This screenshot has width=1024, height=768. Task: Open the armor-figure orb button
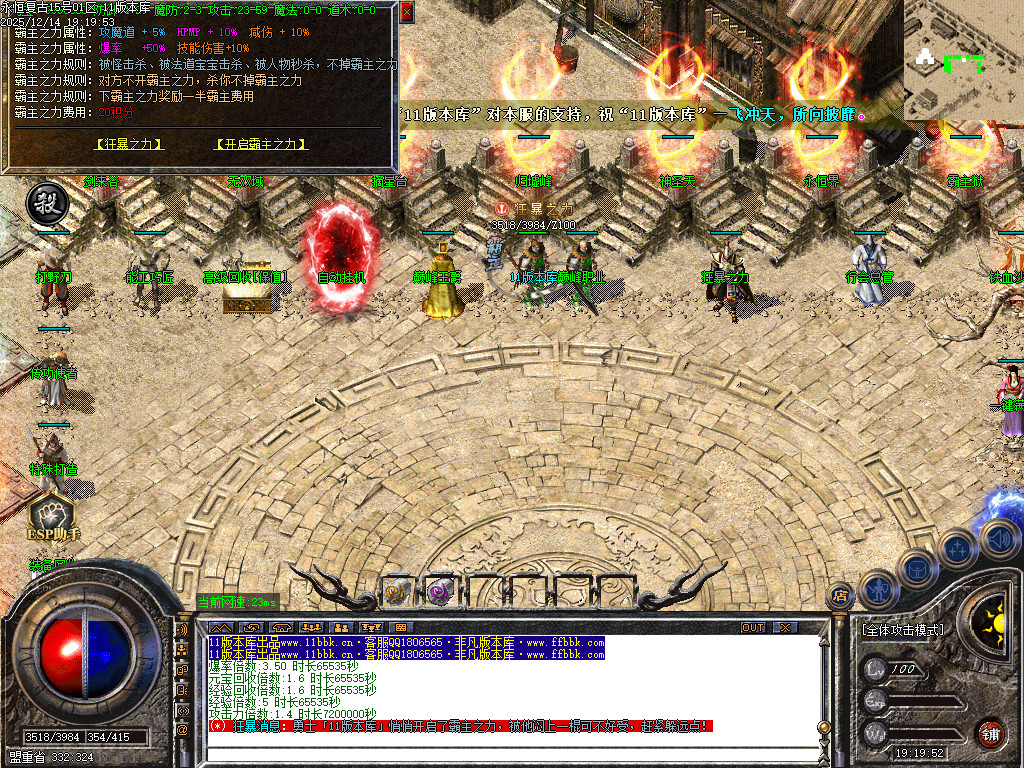pos(878,589)
